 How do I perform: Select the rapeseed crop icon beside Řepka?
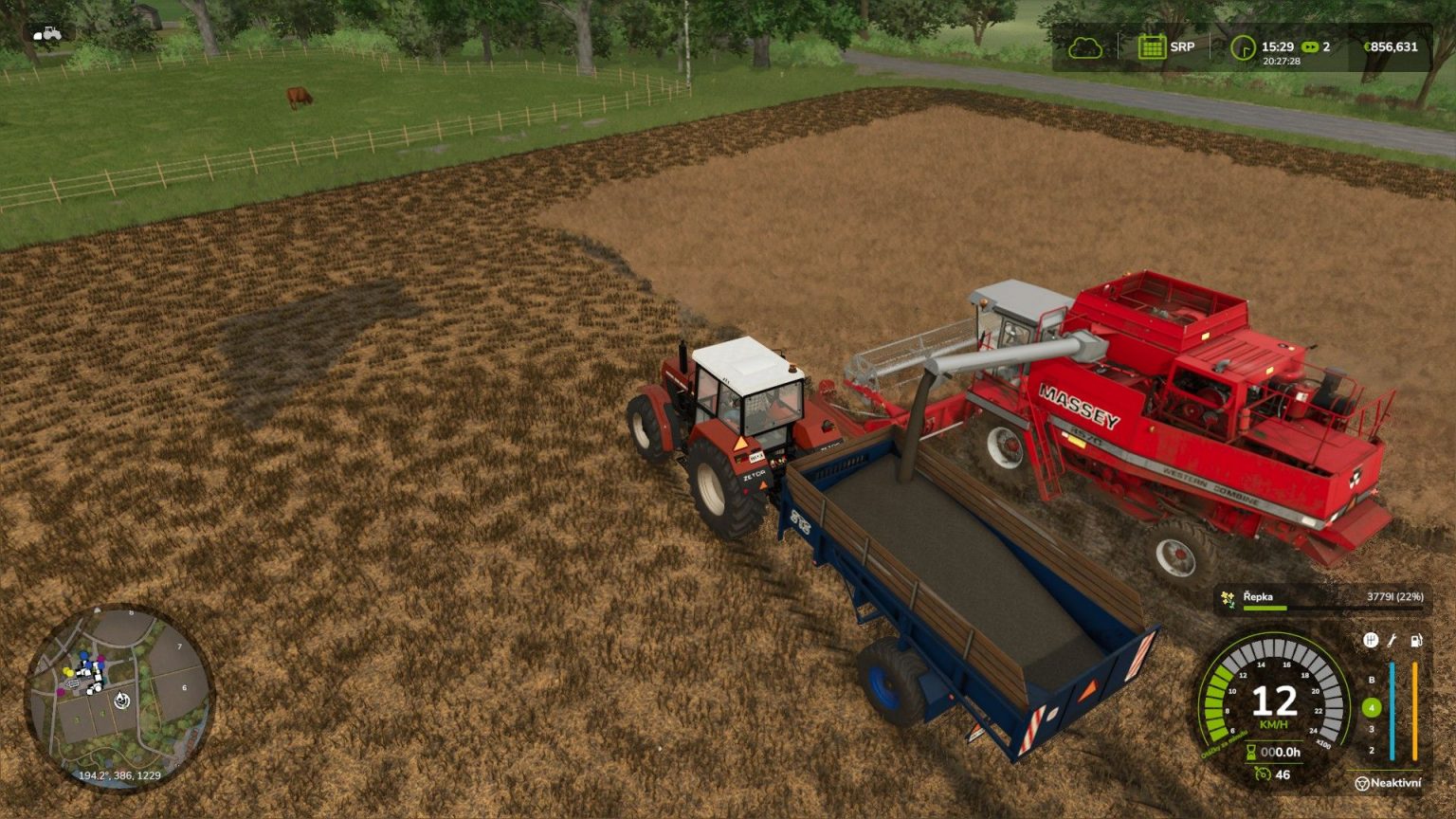(x=1228, y=596)
